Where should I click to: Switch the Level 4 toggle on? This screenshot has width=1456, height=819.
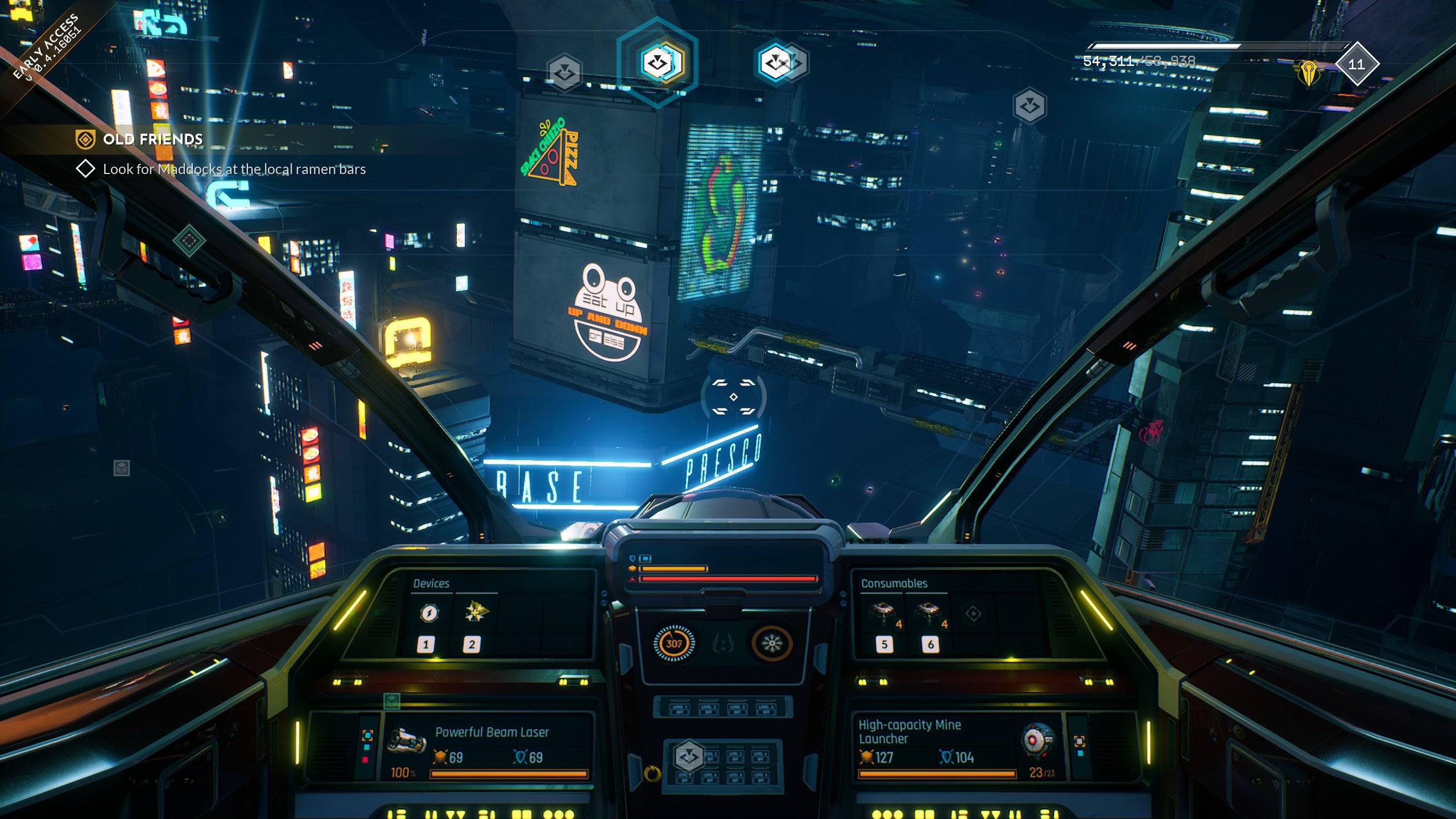point(766,709)
